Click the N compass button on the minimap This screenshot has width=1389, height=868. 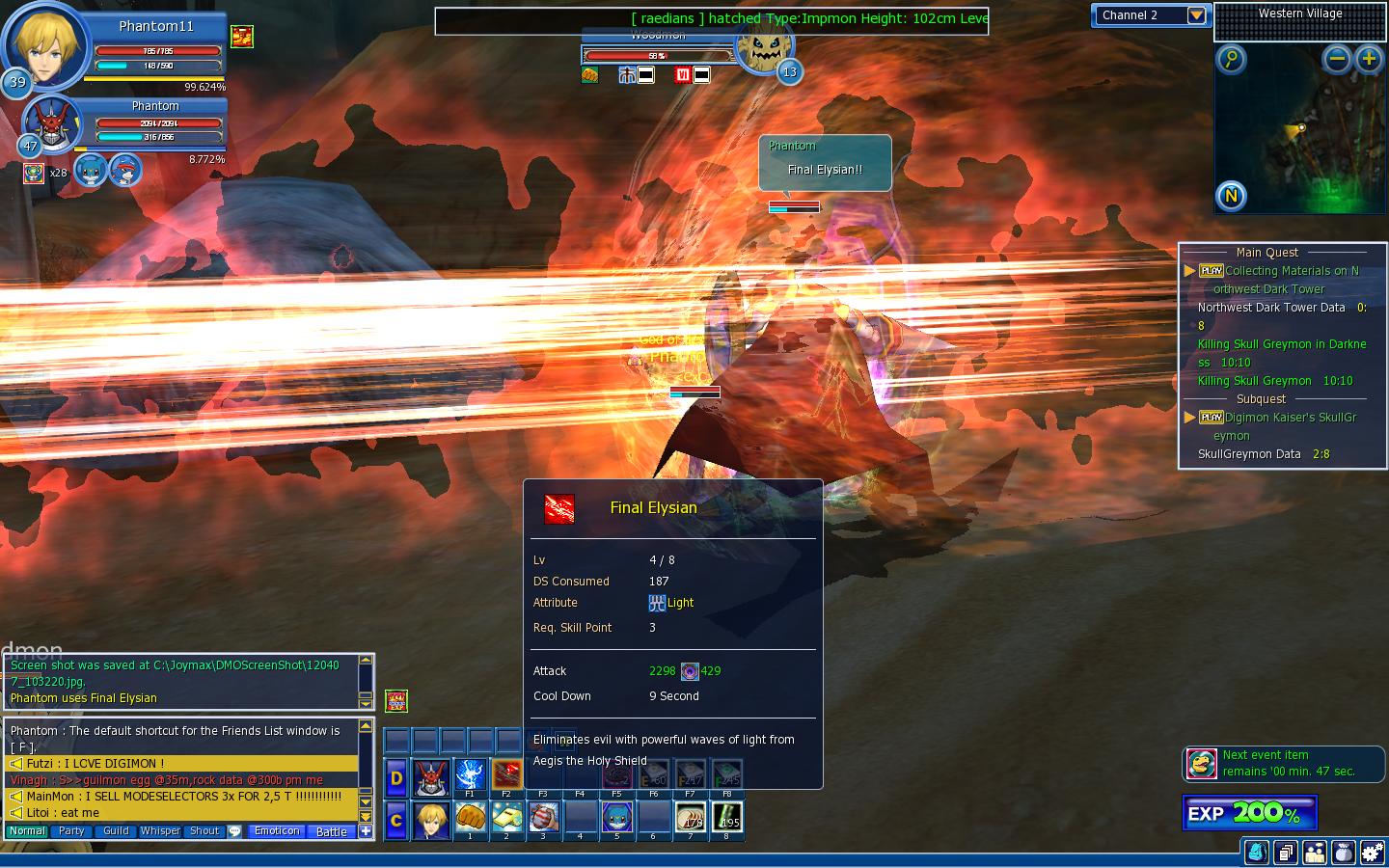coord(1229,196)
